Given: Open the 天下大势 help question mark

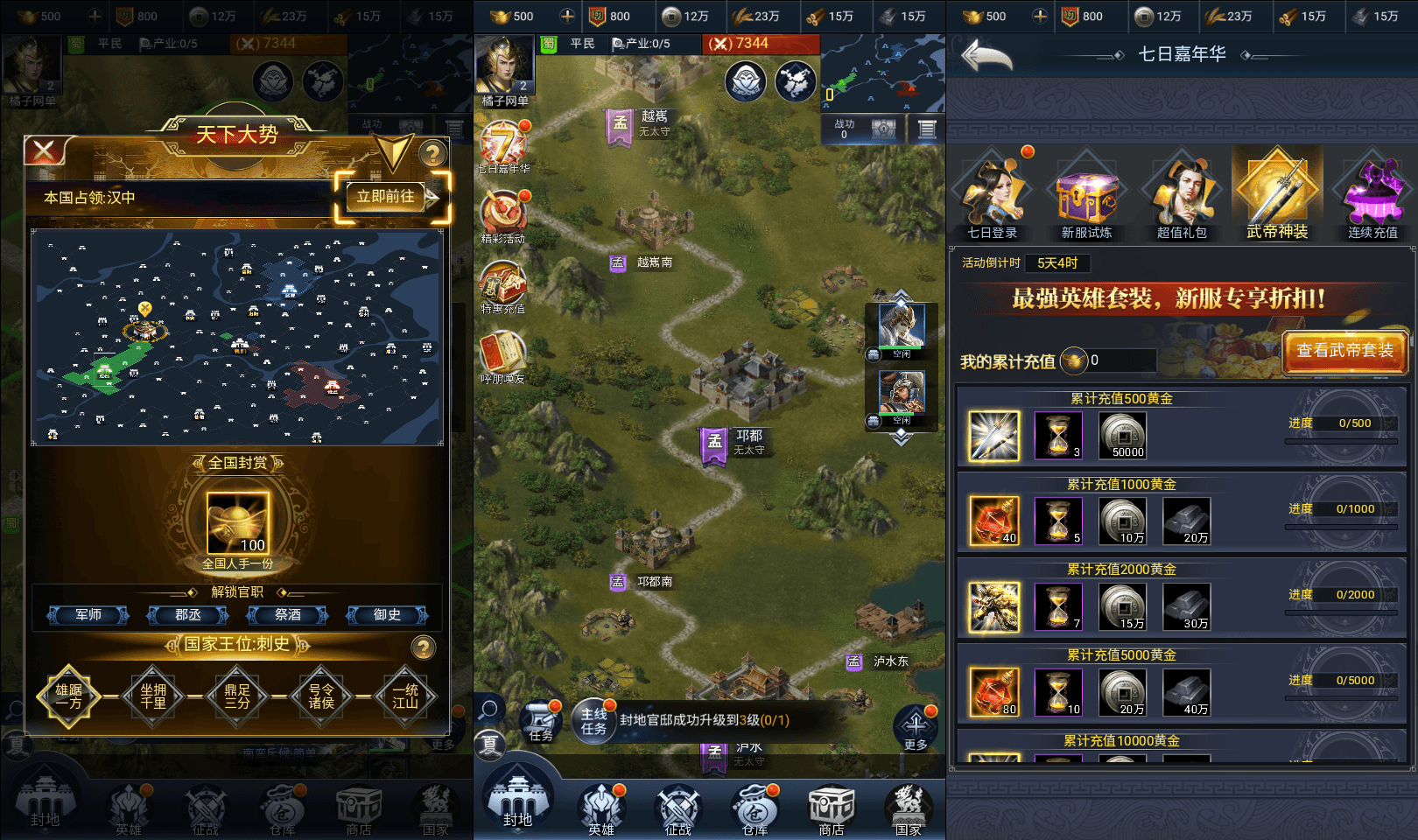Looking at the screenshot, I should [432, 155].
